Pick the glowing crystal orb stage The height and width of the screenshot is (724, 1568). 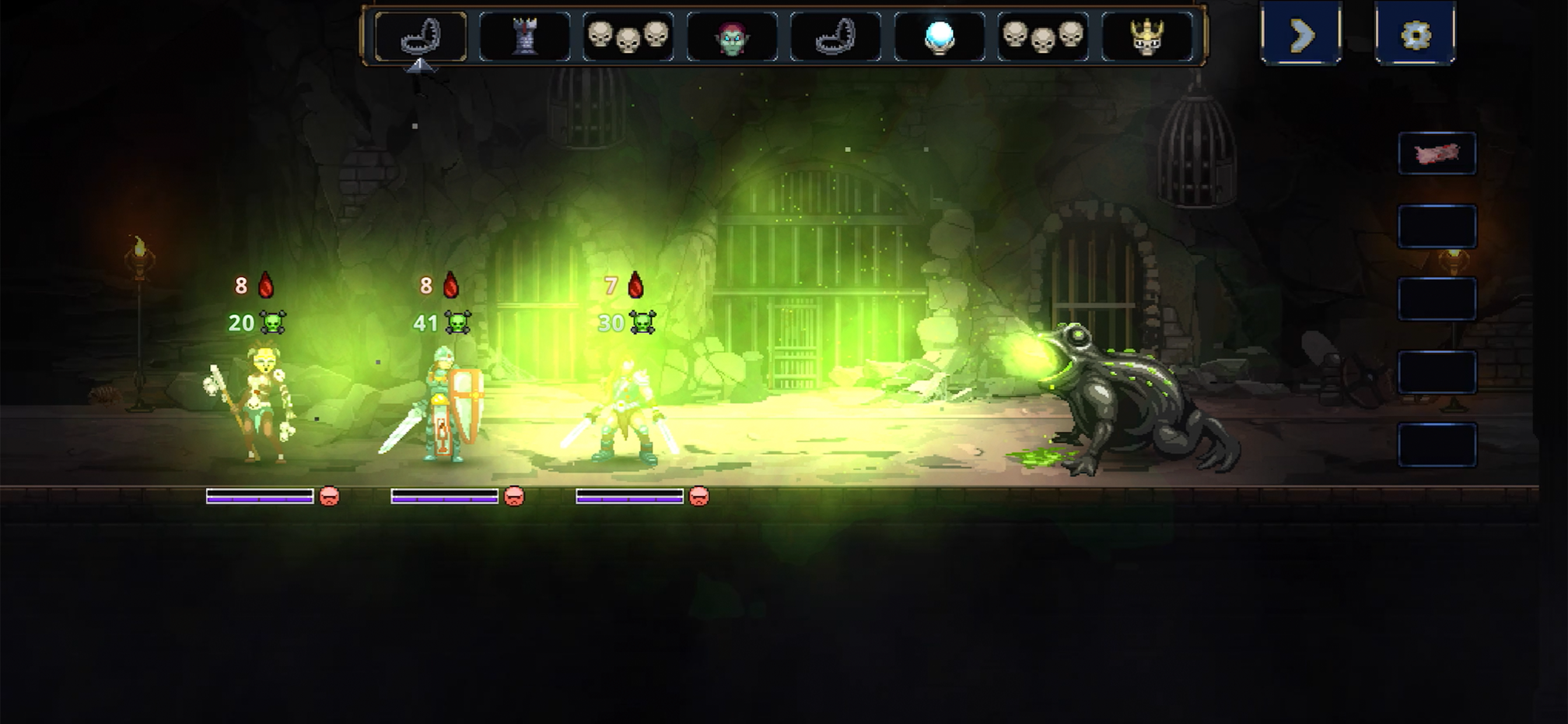click(939, 37)
